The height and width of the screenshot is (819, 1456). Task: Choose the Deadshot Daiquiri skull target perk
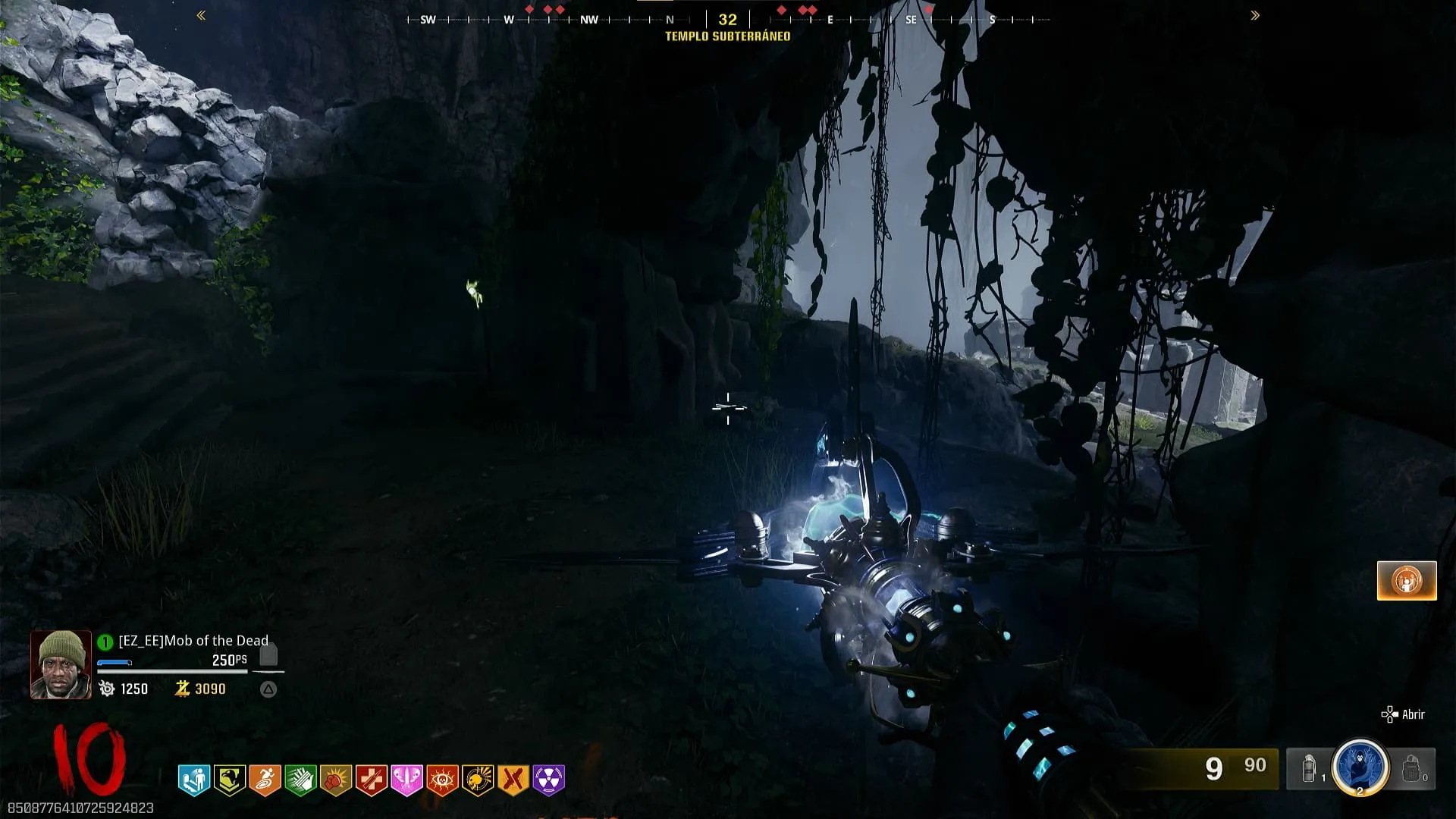pos(478,780)
